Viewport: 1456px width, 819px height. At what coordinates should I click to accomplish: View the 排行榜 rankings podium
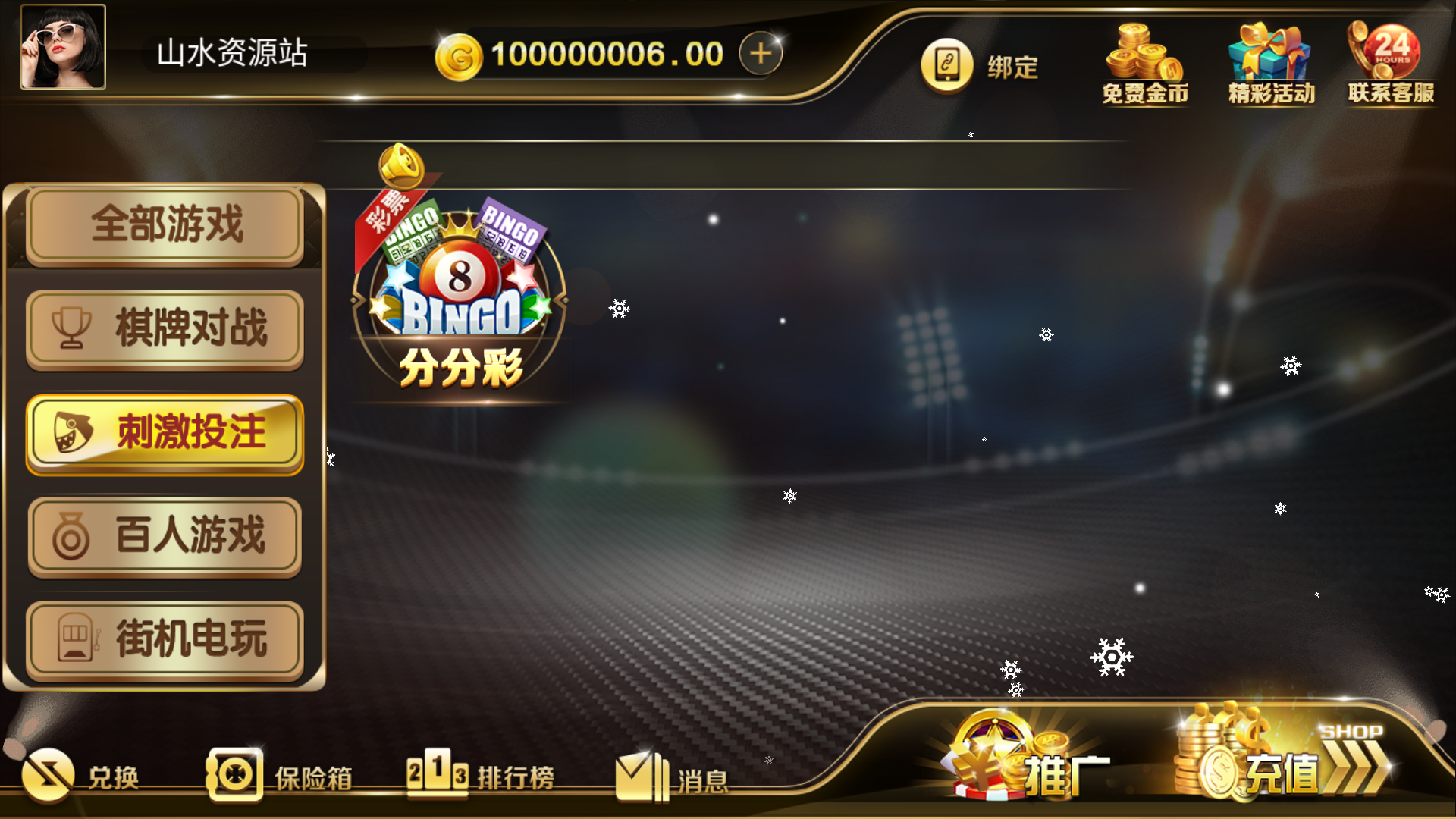click(x=482, y=775)
